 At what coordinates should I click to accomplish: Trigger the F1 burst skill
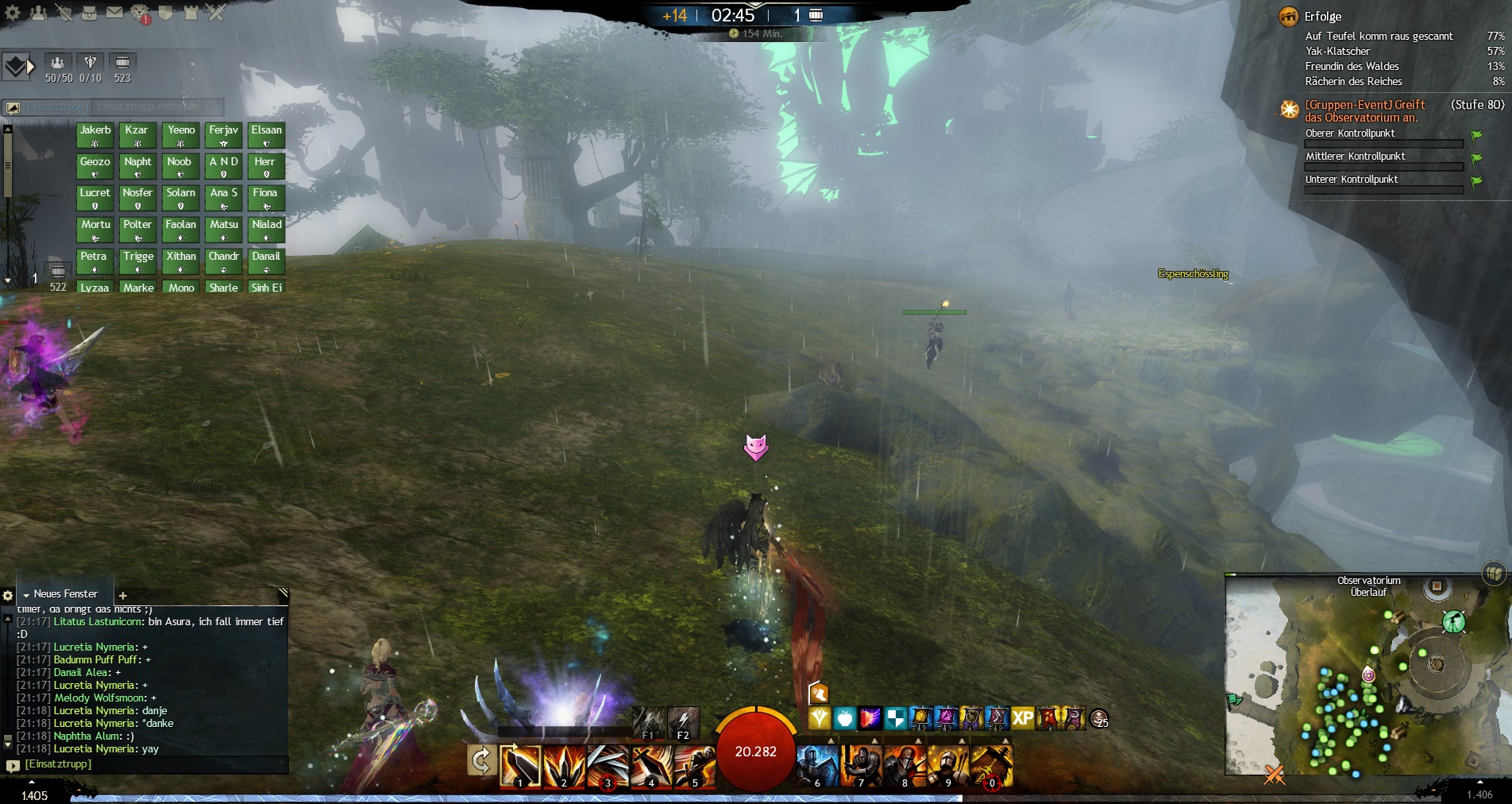tap(649, 723)
